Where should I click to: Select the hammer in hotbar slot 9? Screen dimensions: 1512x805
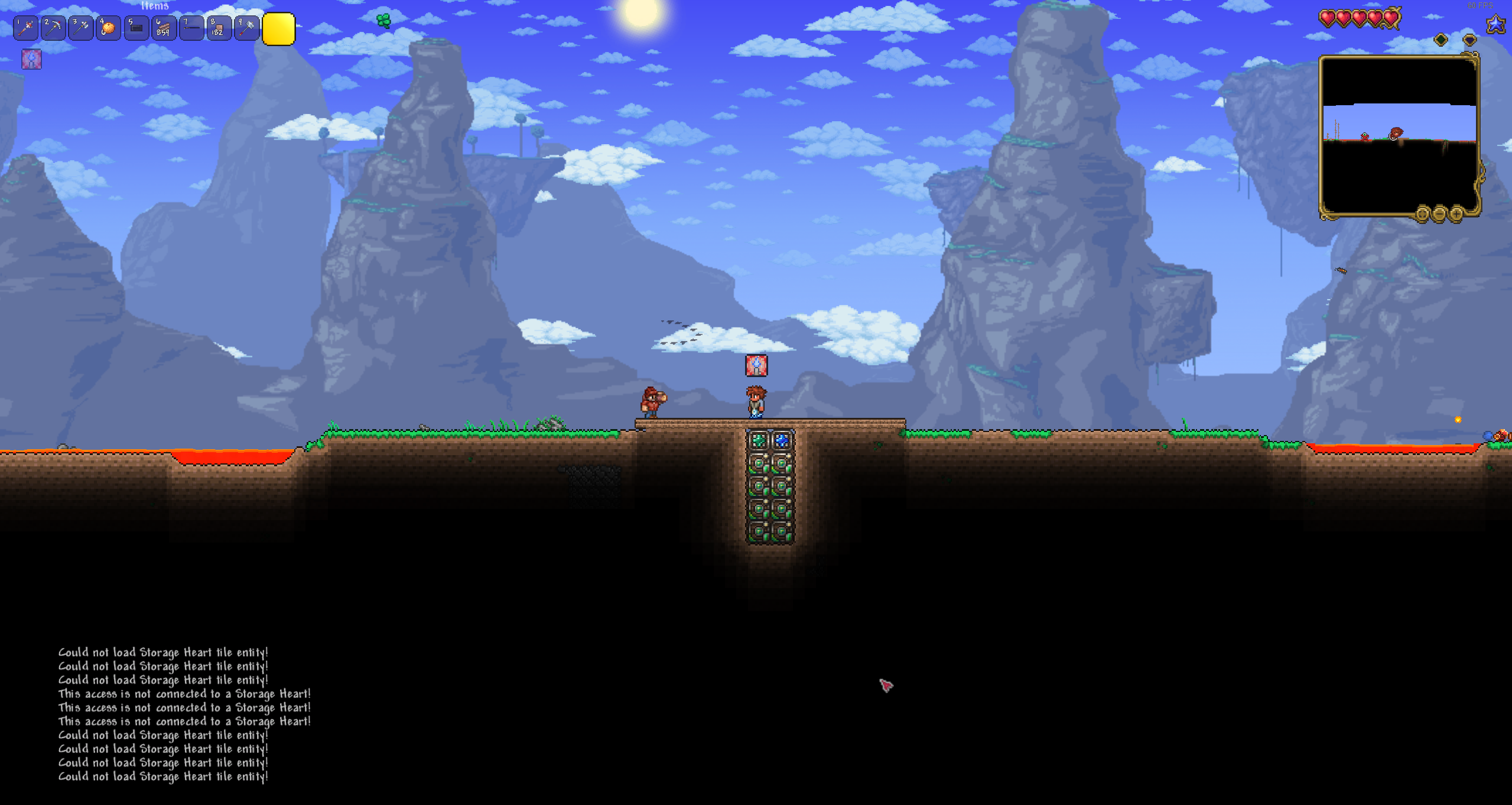point(246,28)
